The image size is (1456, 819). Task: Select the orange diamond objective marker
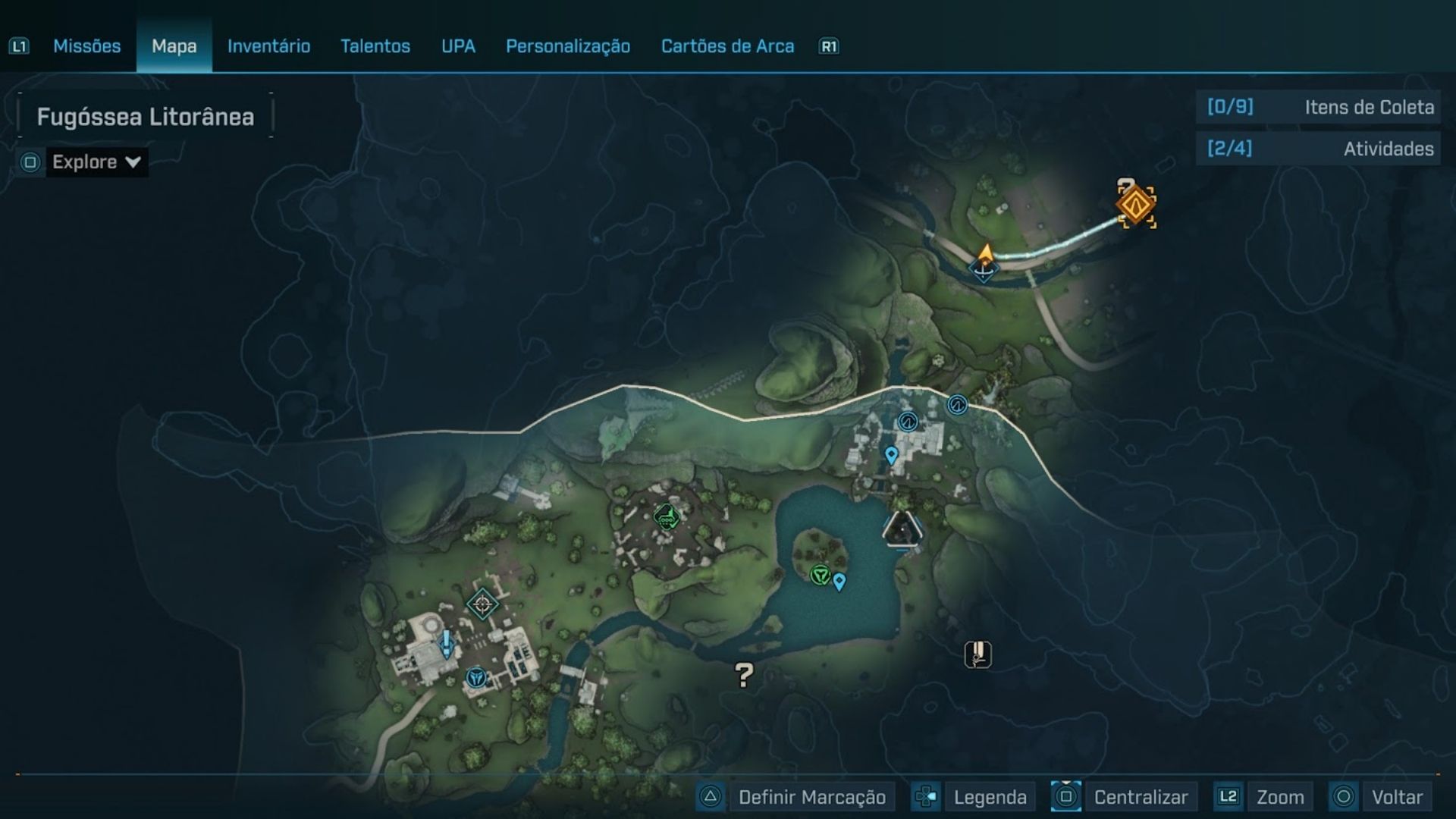tap(1136, 205)
